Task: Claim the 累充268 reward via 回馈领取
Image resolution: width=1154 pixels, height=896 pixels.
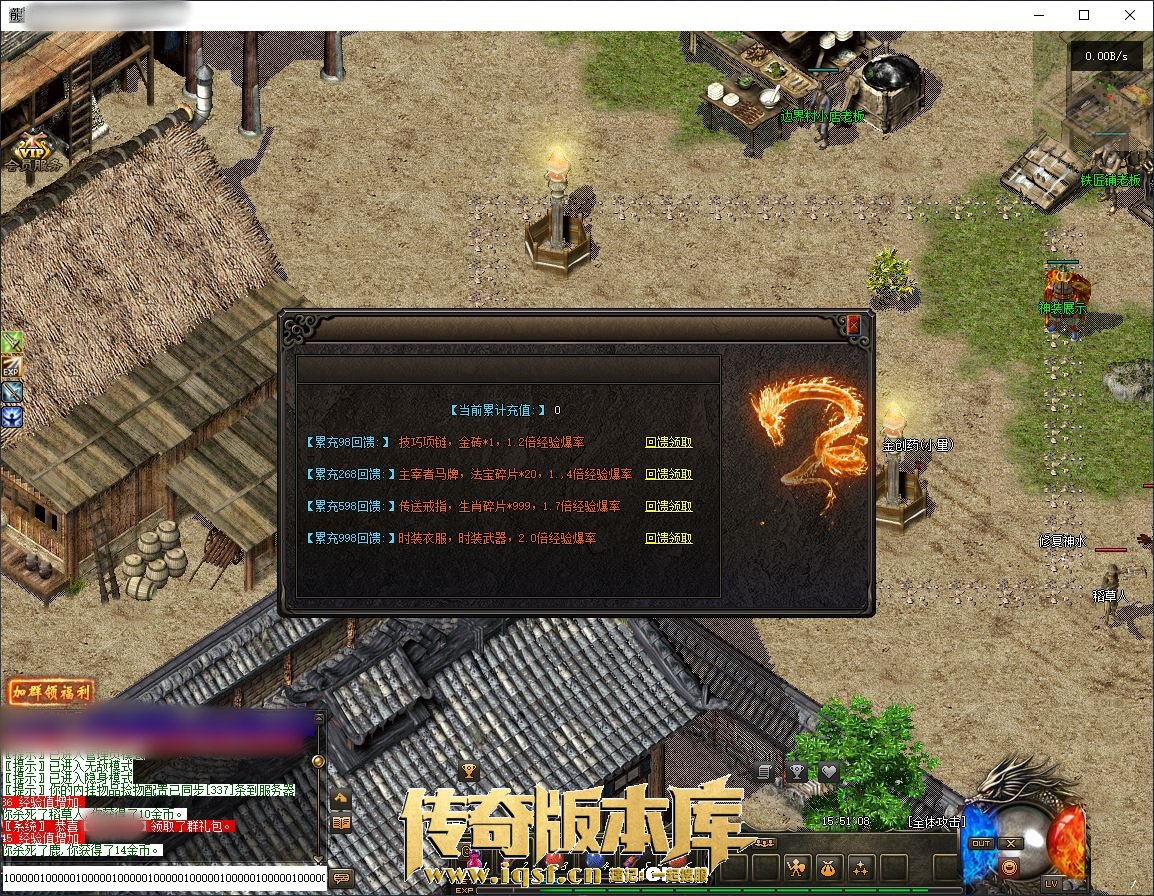Action: pos(668,474)
